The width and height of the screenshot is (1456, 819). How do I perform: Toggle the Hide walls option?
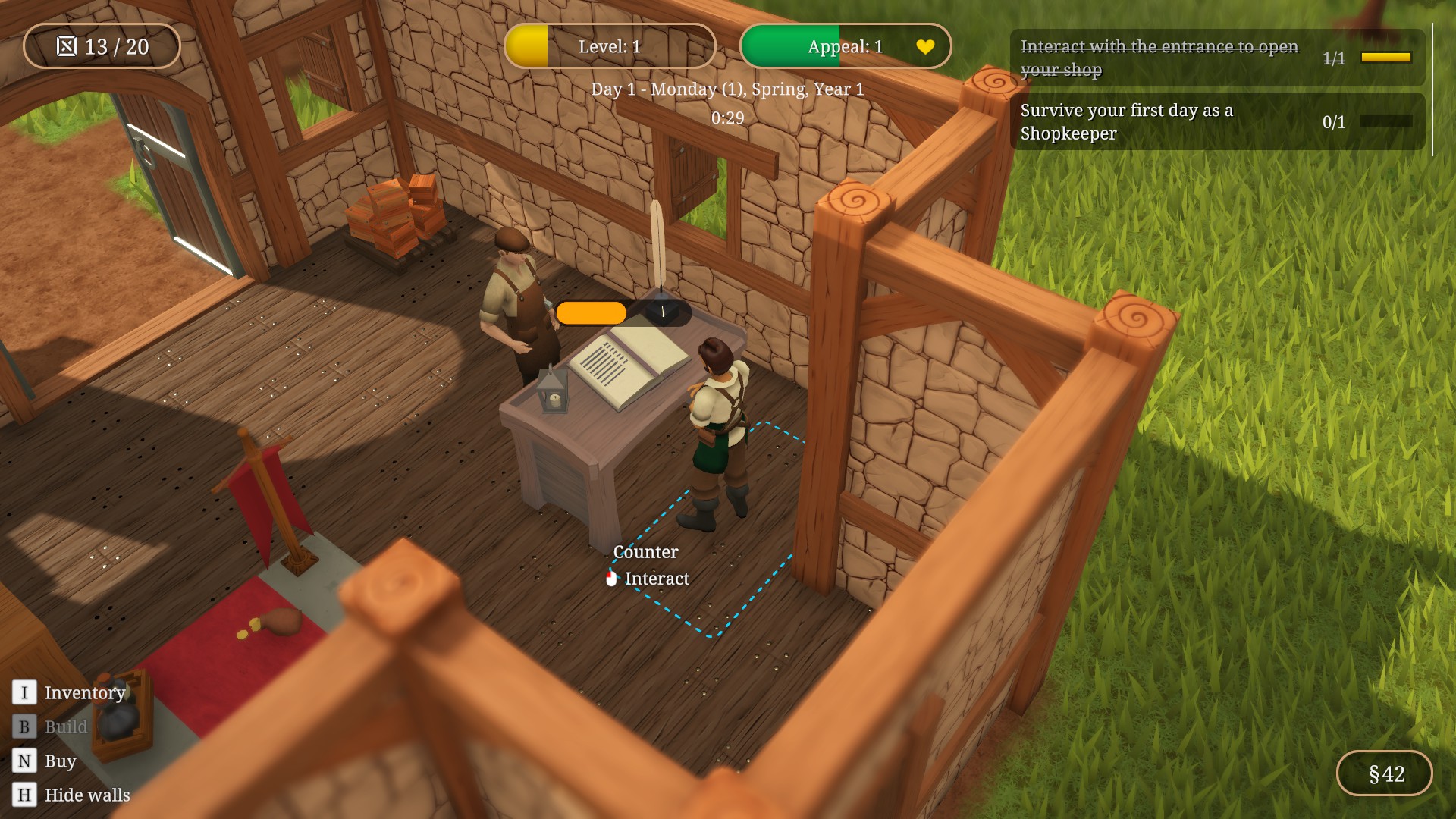pyautogui.click(x=86, y=795)
